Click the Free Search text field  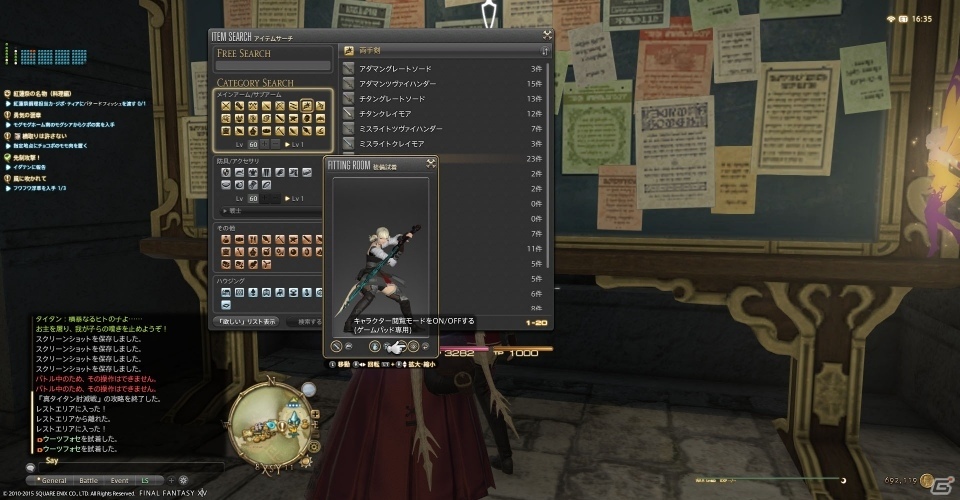(273, 66)
